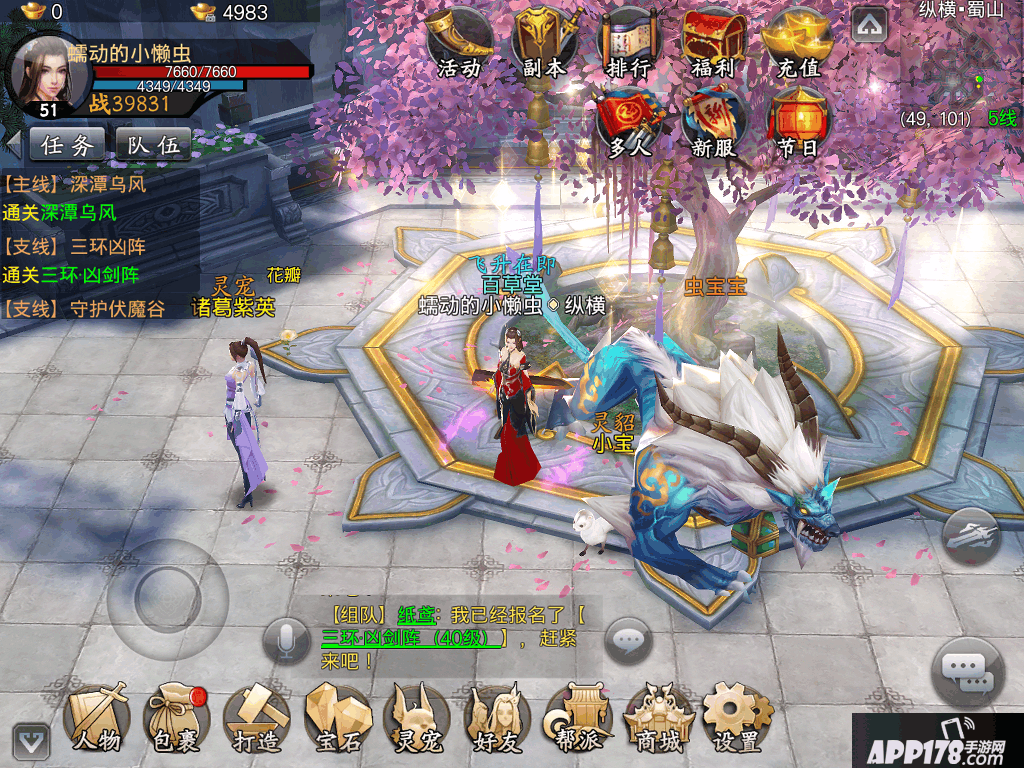
Task: Open the 包裹 bag inventory
Action: tap(177, 717)
